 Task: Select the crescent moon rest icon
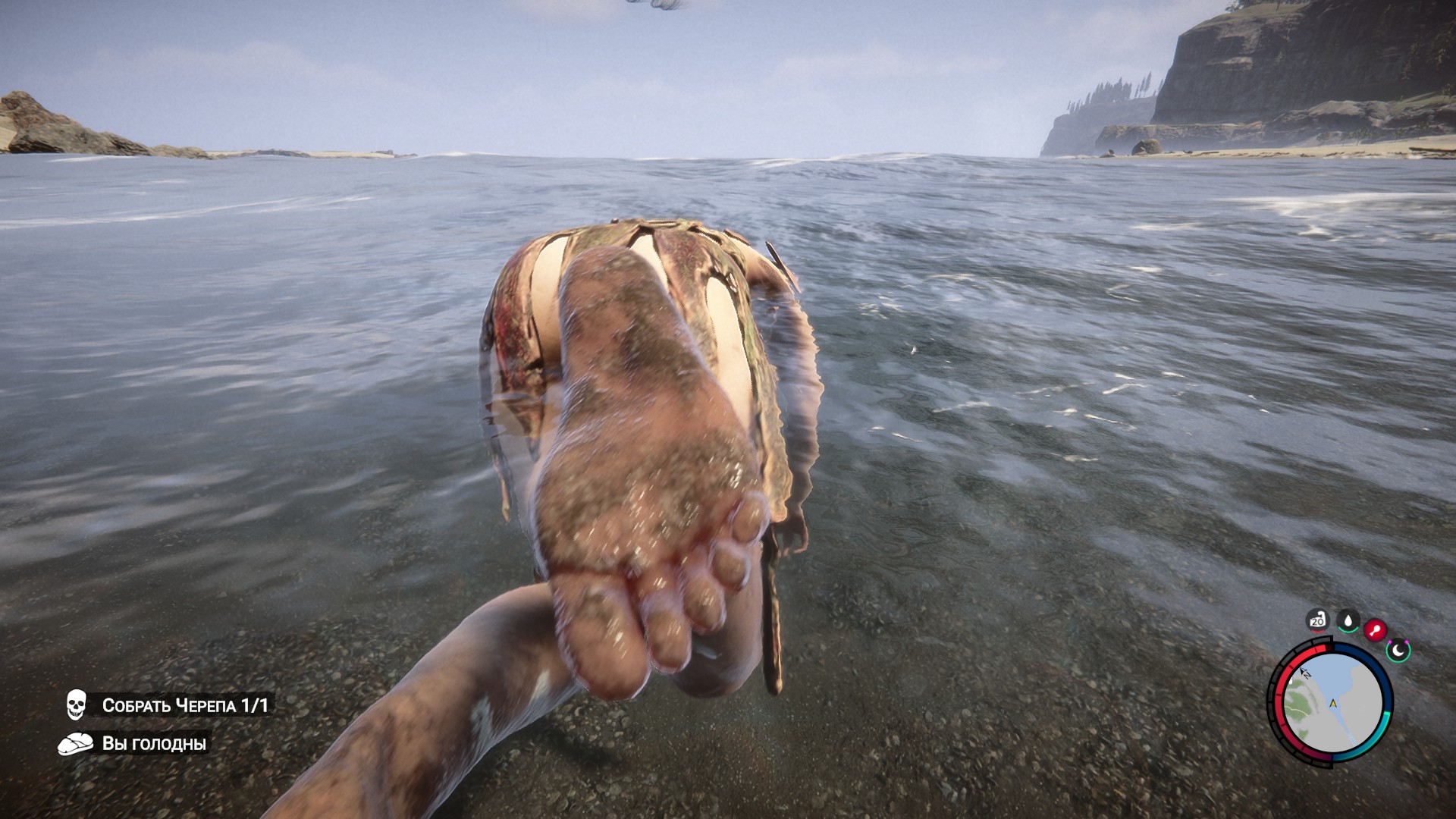[1398, 649]
